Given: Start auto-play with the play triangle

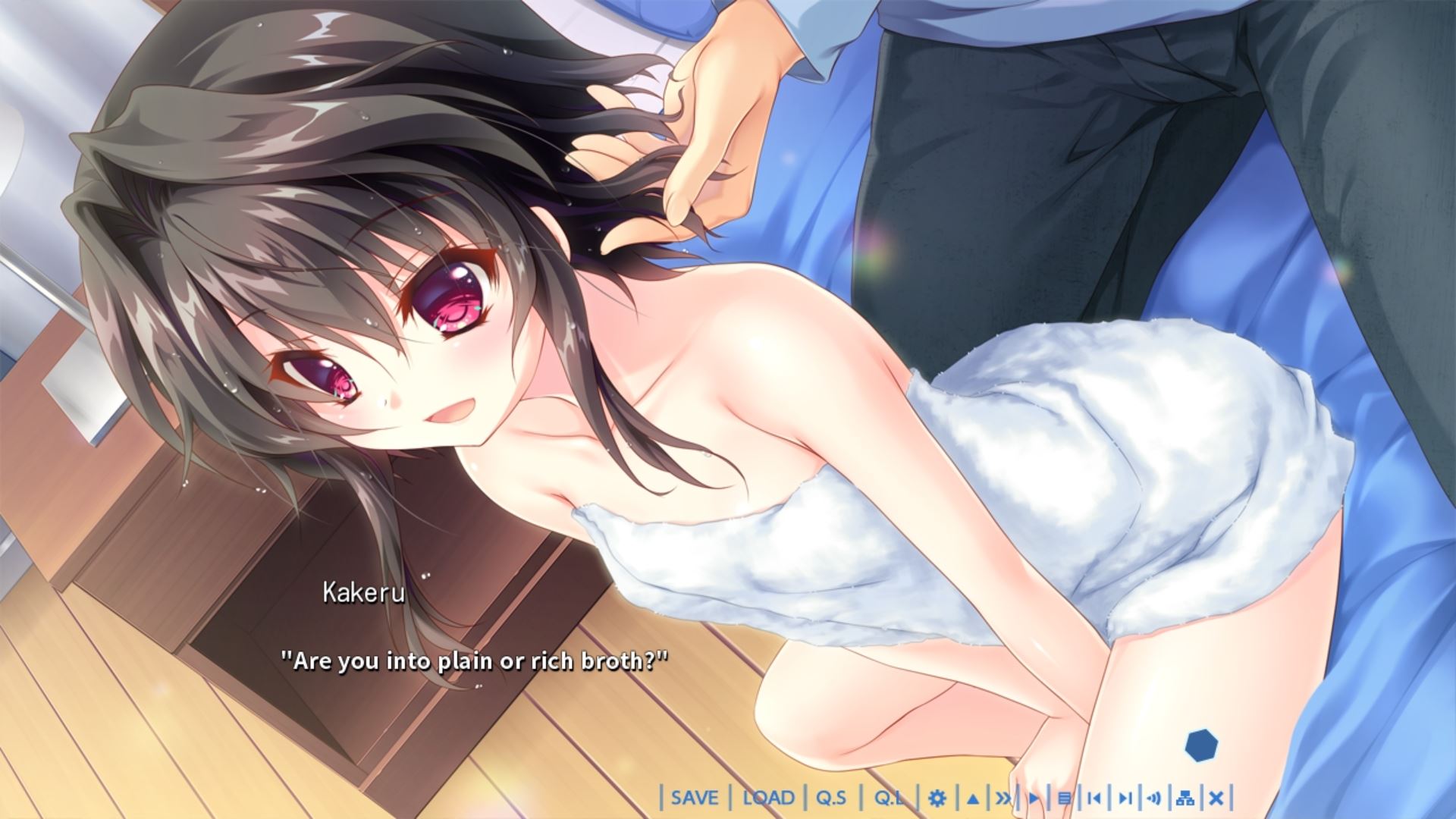Looking at the screenshot, I should (x=1034, y=799).
